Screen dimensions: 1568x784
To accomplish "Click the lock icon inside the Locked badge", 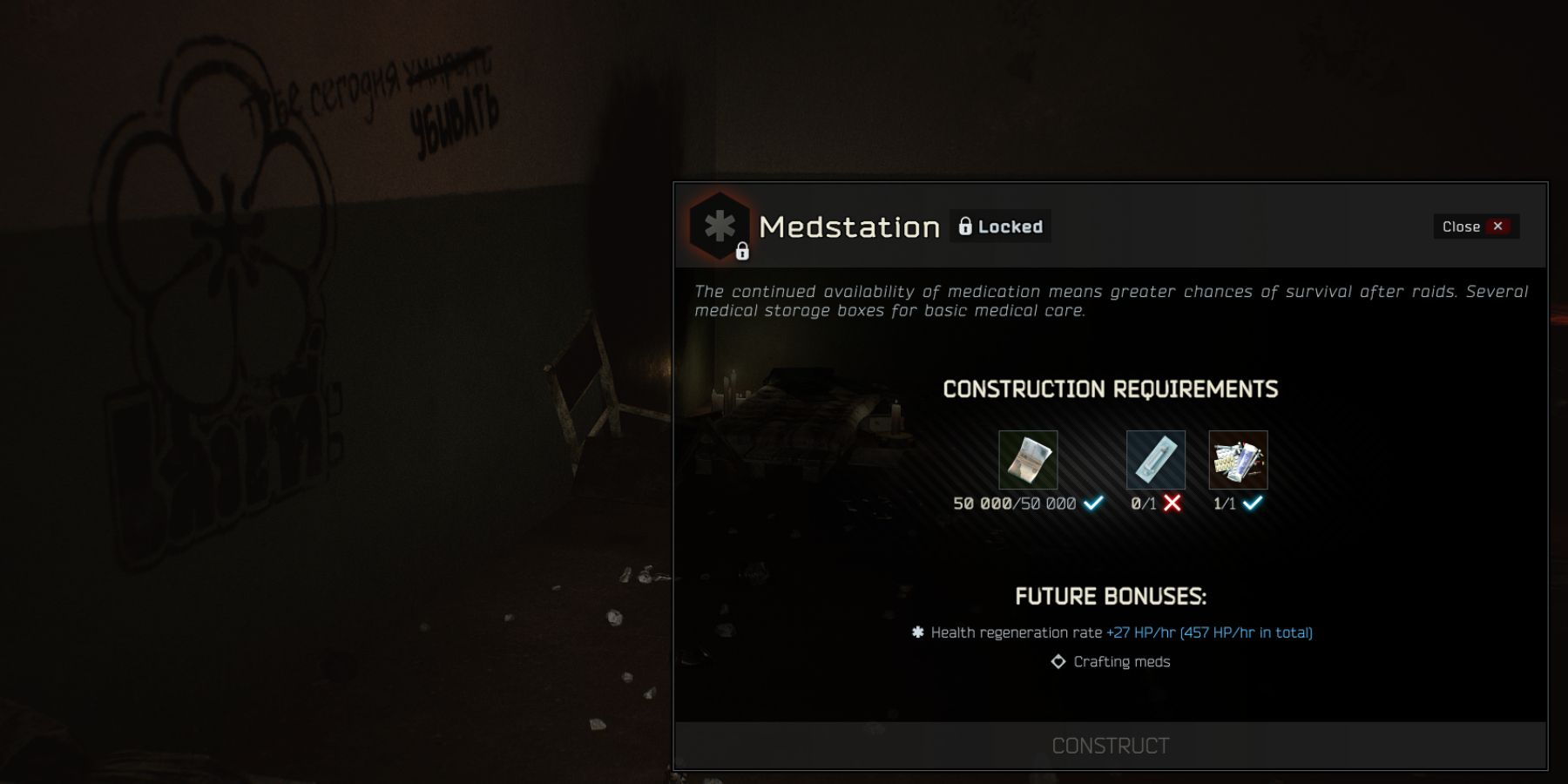I will [967, 226].
